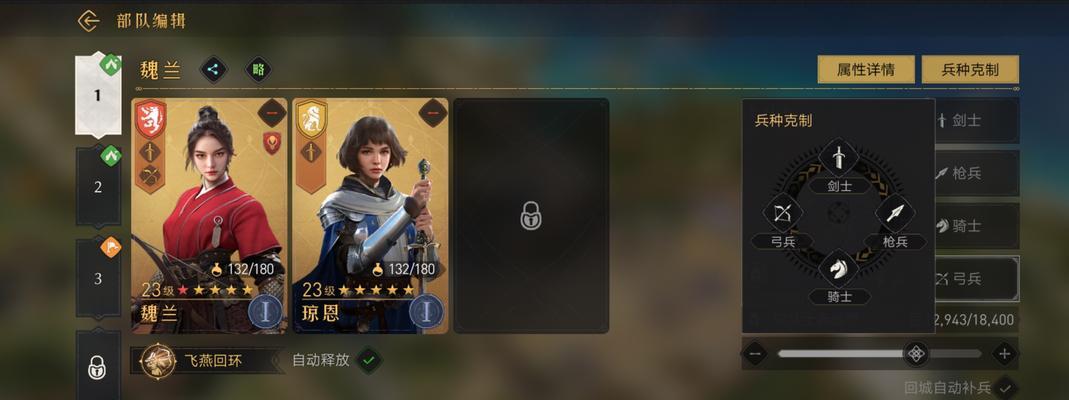The image size is (1069, 400).
Task: Select troop slot 1 tab
Action: (98, 95)
